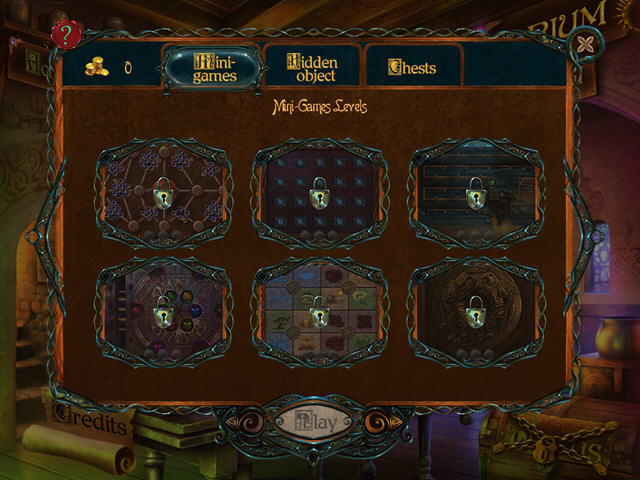Switch to the Hidden object tab
The width and height of the screenshot is (640, 480).
311,67
